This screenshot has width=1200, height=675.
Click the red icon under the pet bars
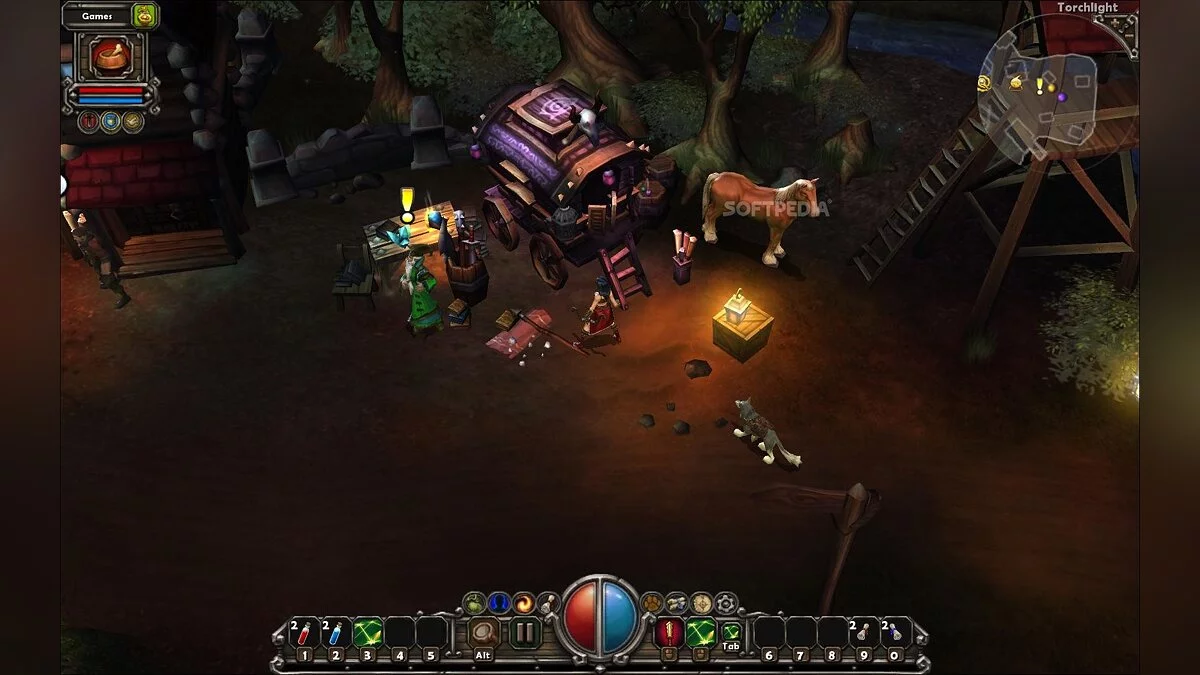89,122
